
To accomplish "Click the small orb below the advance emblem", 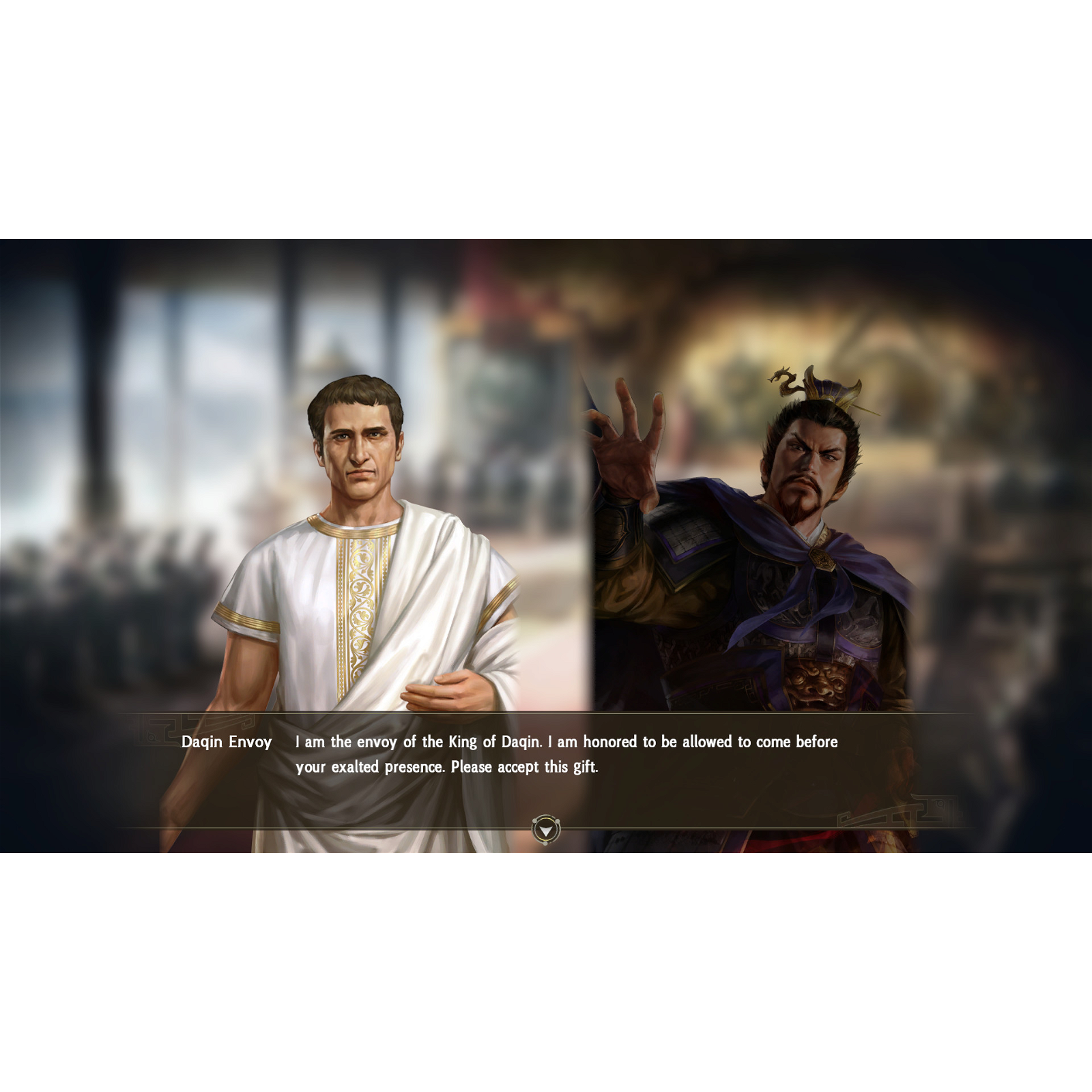I will click(545, 844).
